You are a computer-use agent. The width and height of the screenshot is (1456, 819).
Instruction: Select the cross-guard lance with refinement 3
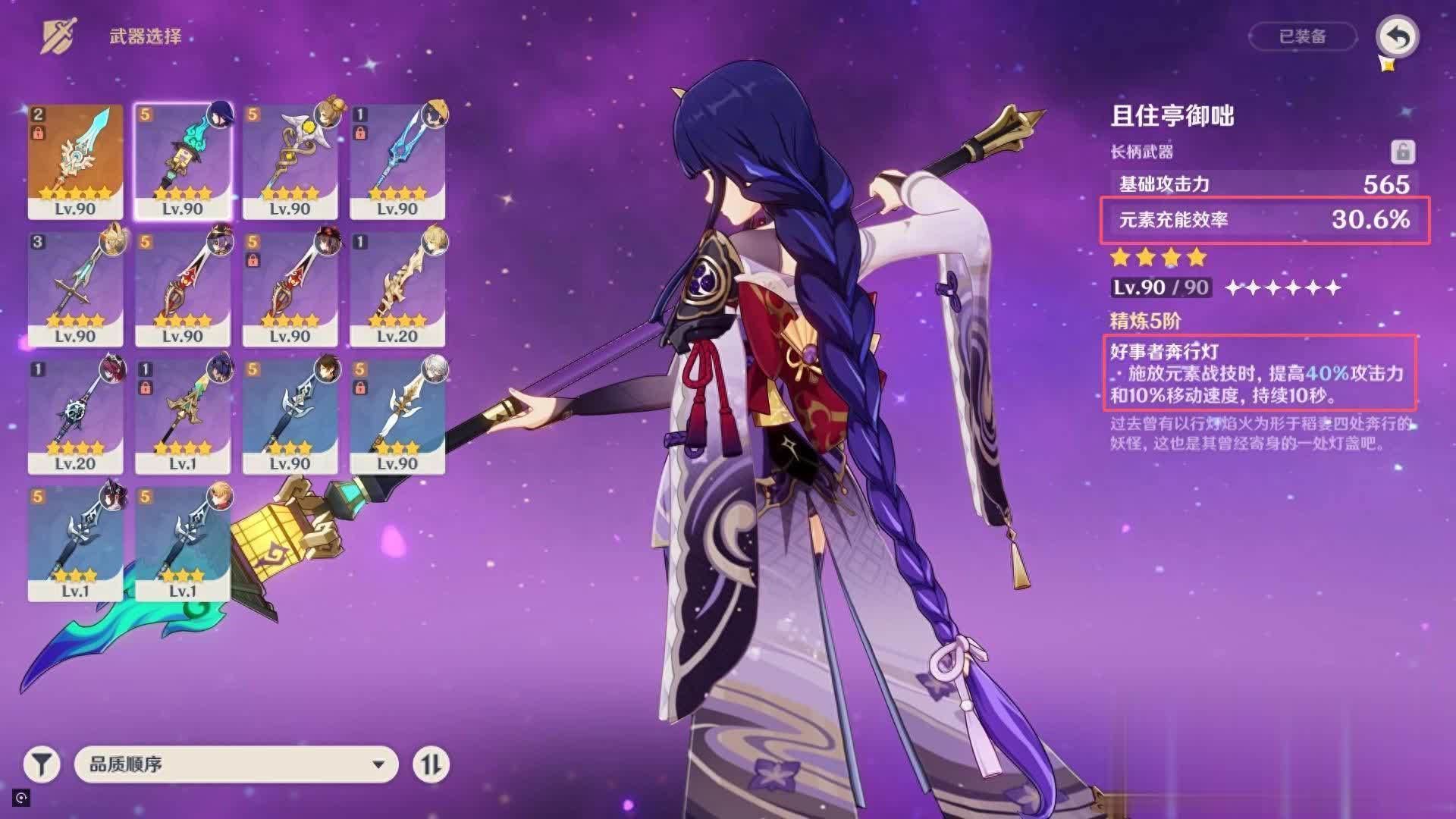pyautogui.click(x=75, y=288)
